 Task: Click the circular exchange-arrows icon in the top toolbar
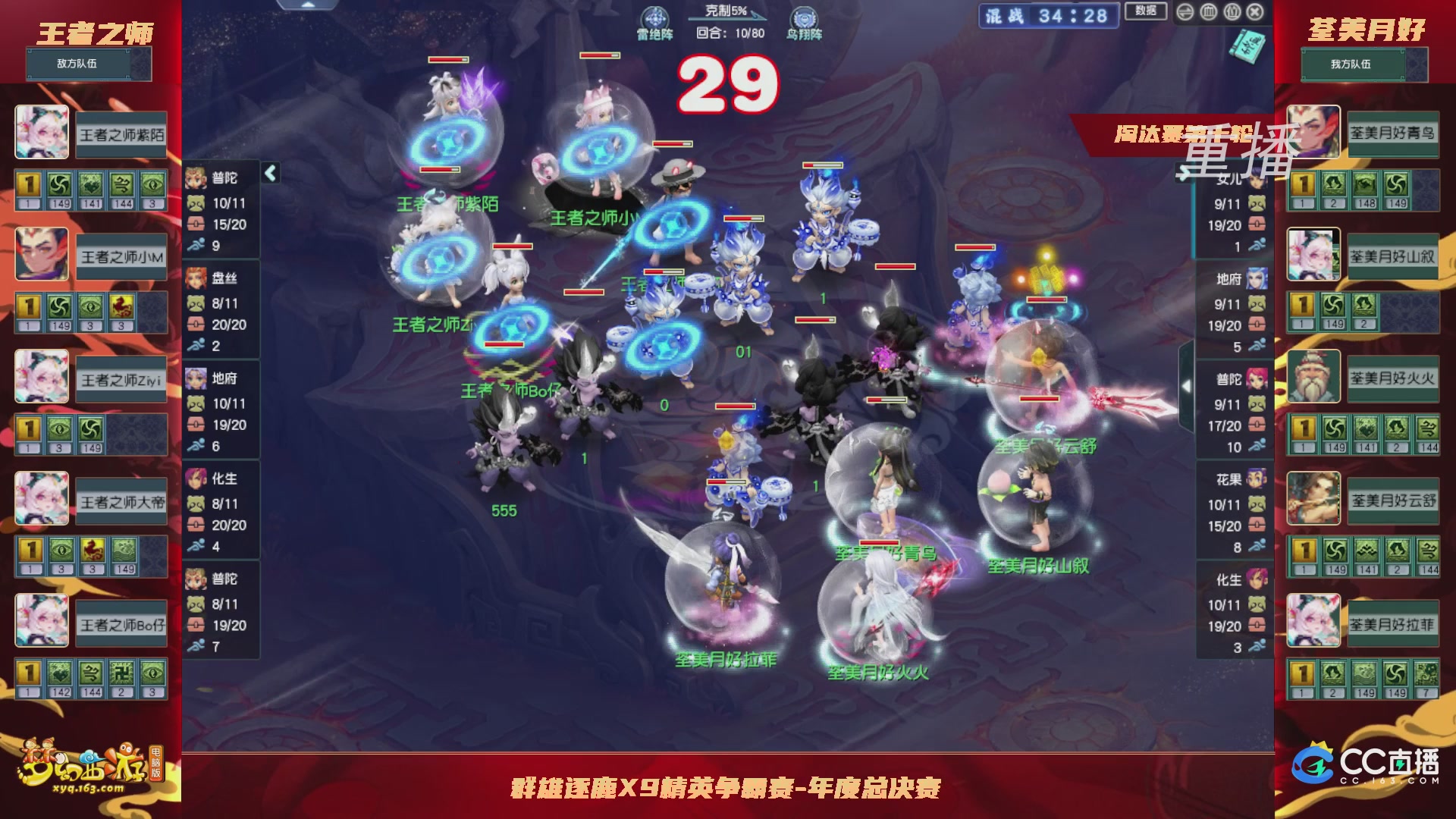(1185, 11)
